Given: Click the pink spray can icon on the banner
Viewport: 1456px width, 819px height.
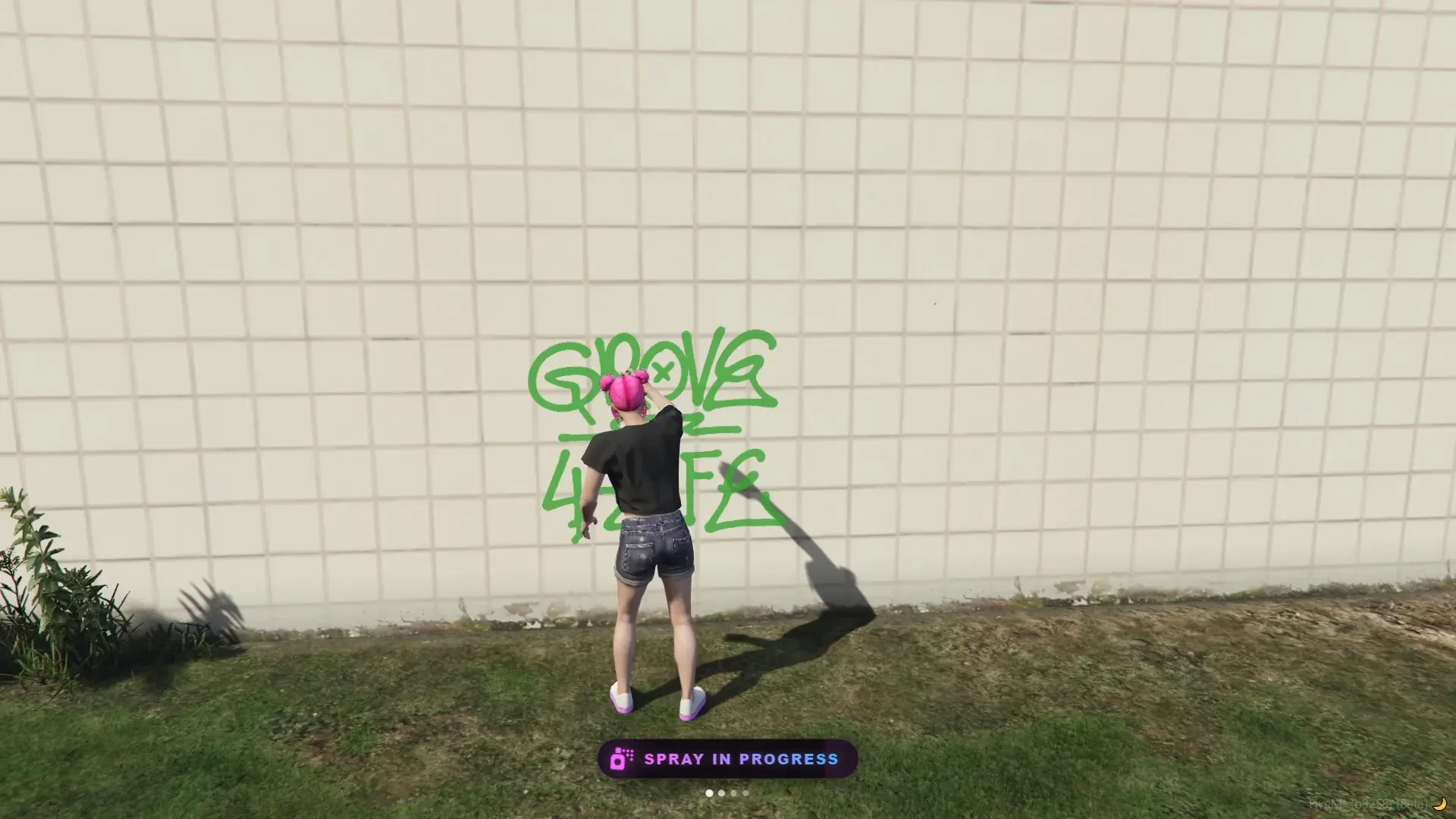Looking at the screenshot, I should pos(619,760).
